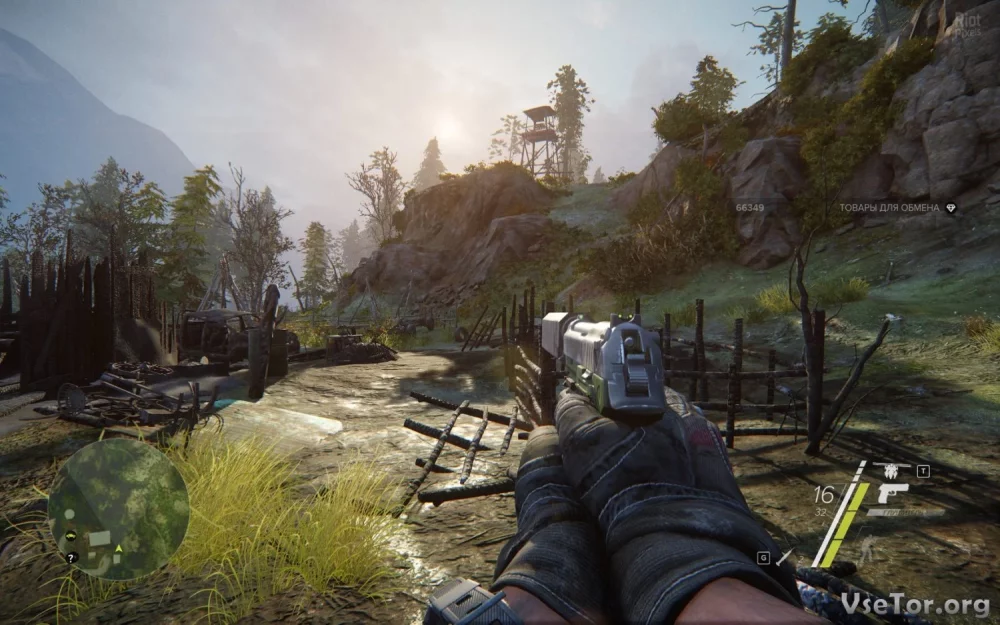Select the pistol weapon icon
Image resolution: width=1000 pixels, height=625 pixels.
[x=891, y=492]
